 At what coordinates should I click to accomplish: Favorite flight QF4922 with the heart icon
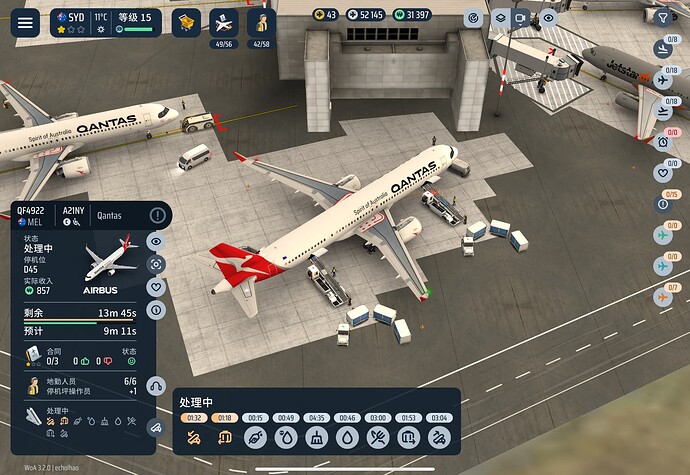click(156, 287)
